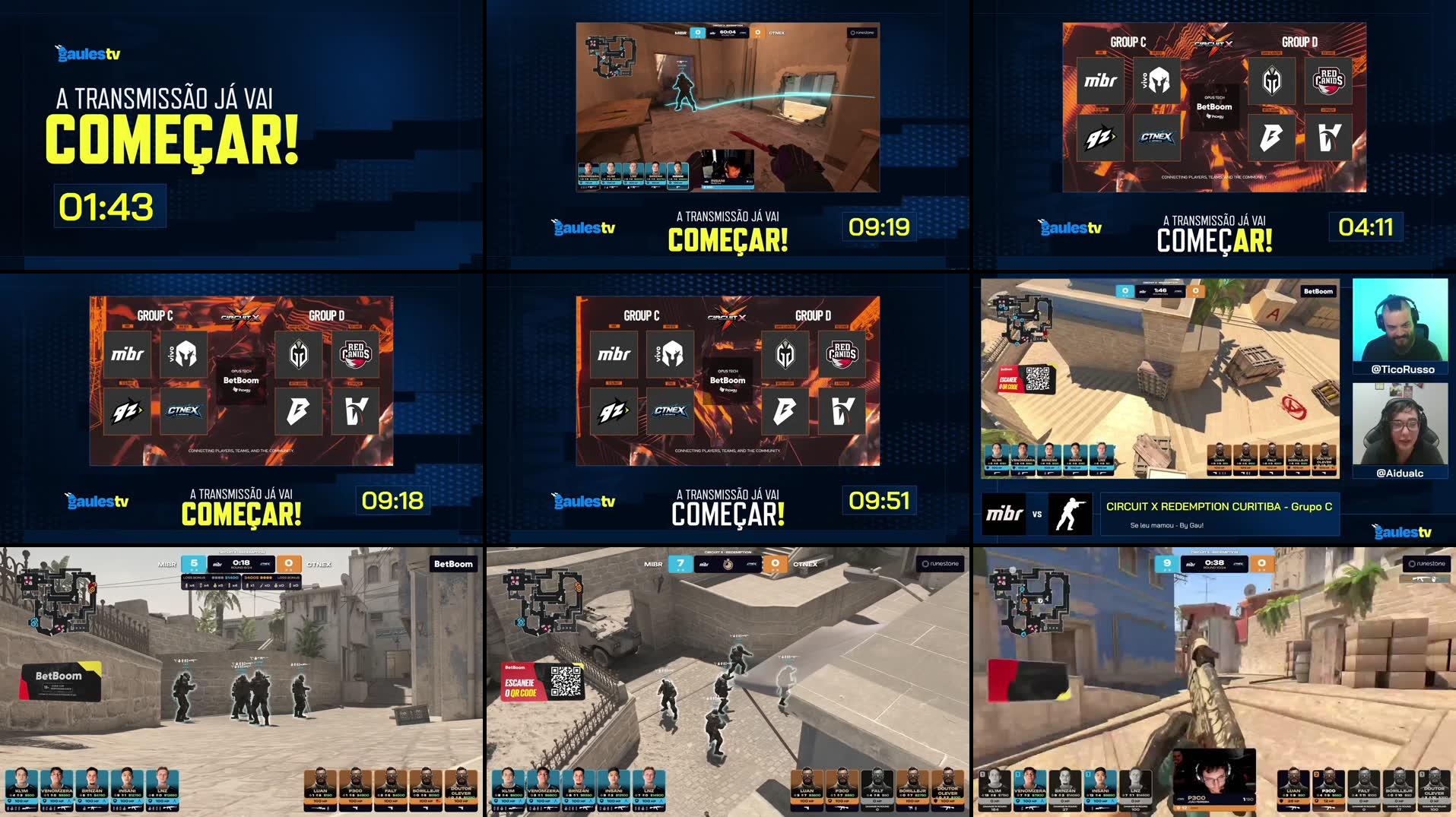This screenshot has width=1456, height=817.
Task: Hide the @Aidualc camera overlay
Action: coord(1400,424)
